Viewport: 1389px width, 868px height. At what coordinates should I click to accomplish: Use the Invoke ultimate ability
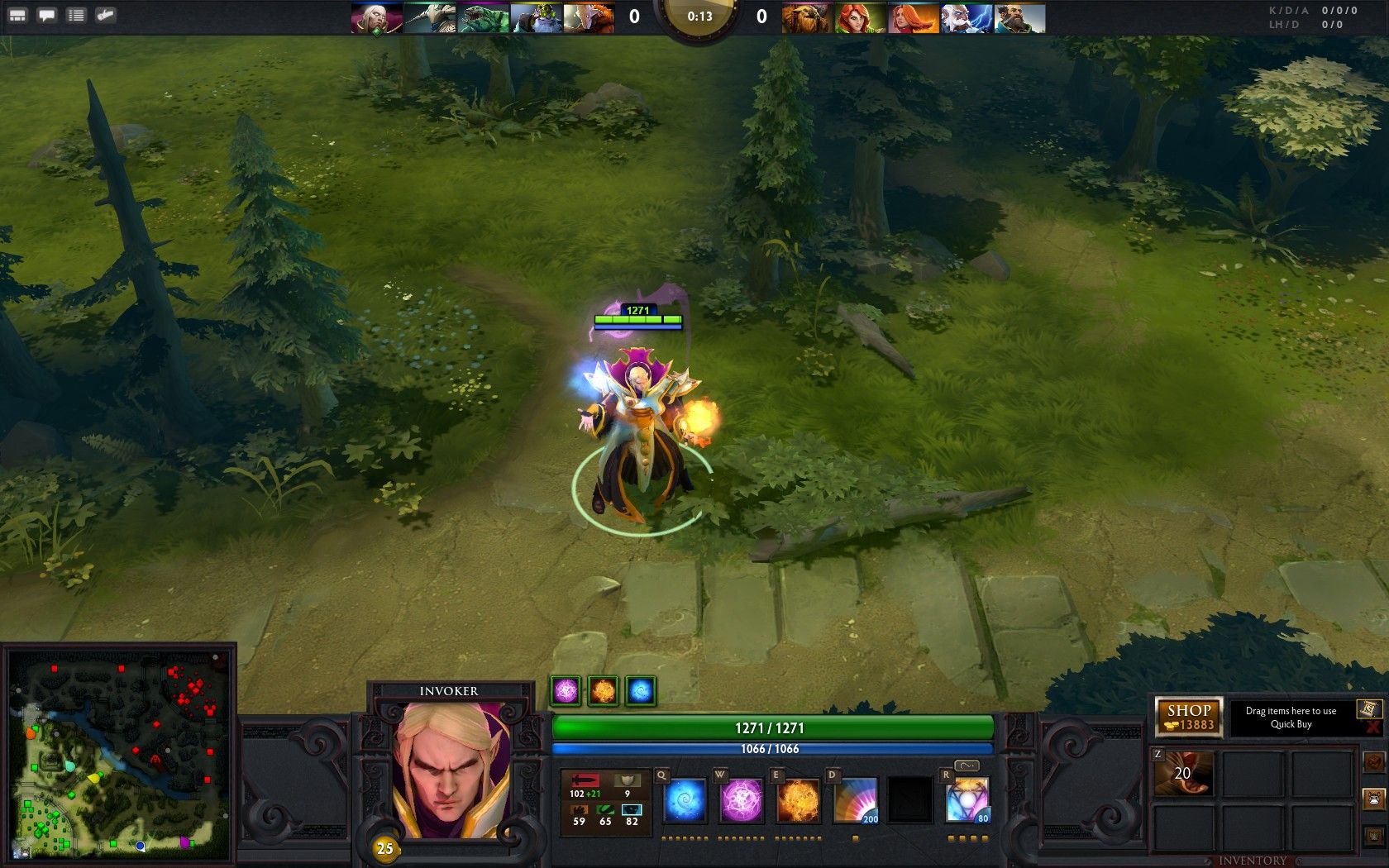tap(967, 801)
